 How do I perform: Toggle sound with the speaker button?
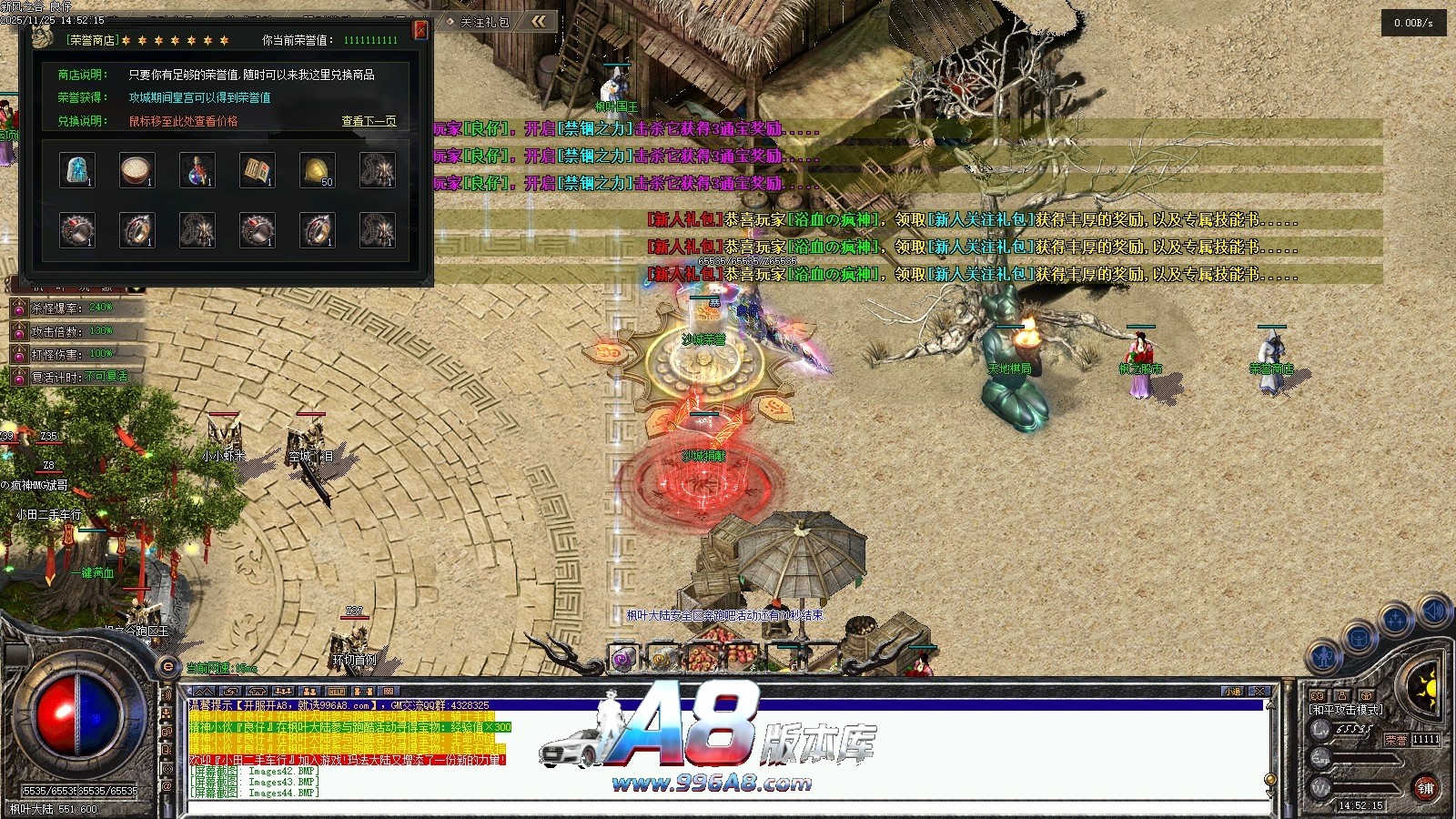pos(1432,610)
